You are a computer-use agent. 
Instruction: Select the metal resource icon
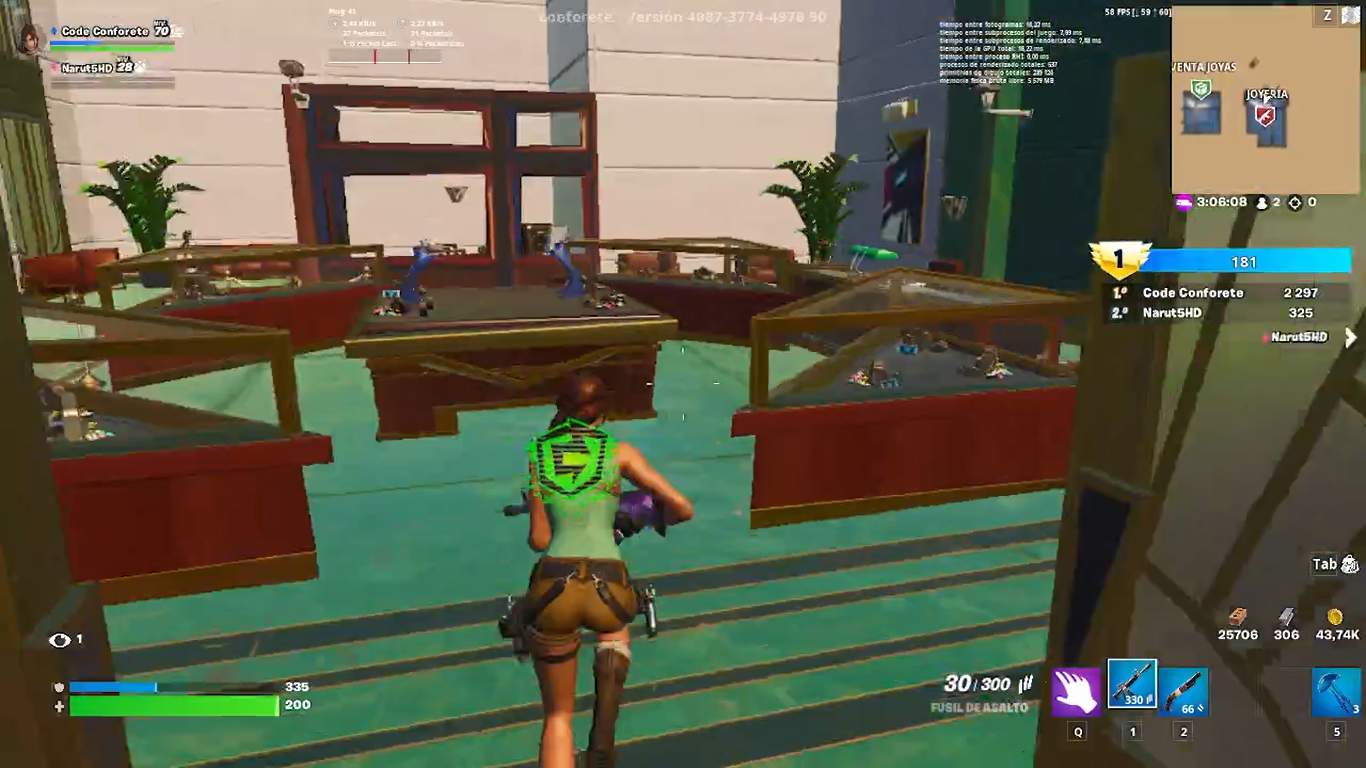(1287, 617)
